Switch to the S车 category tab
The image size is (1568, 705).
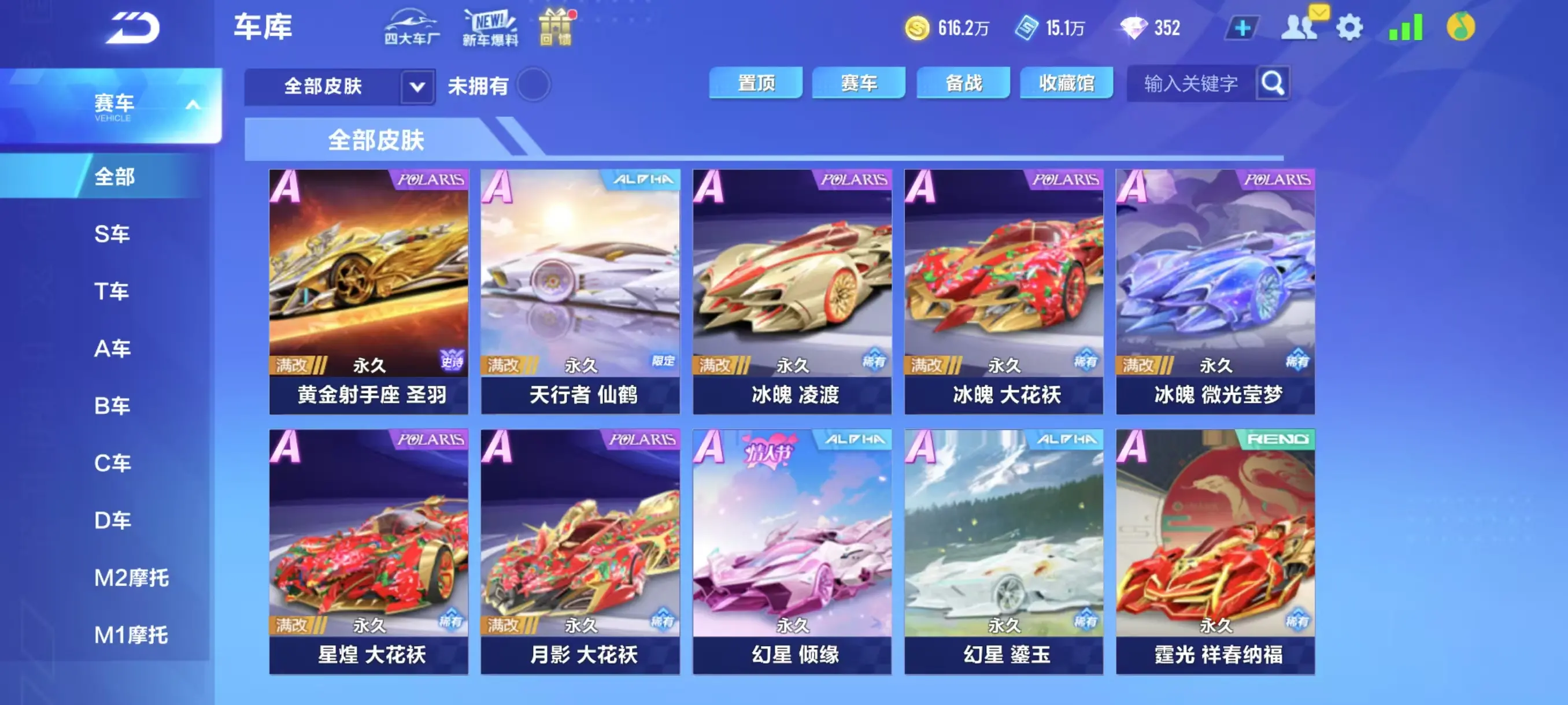[113, 233]
